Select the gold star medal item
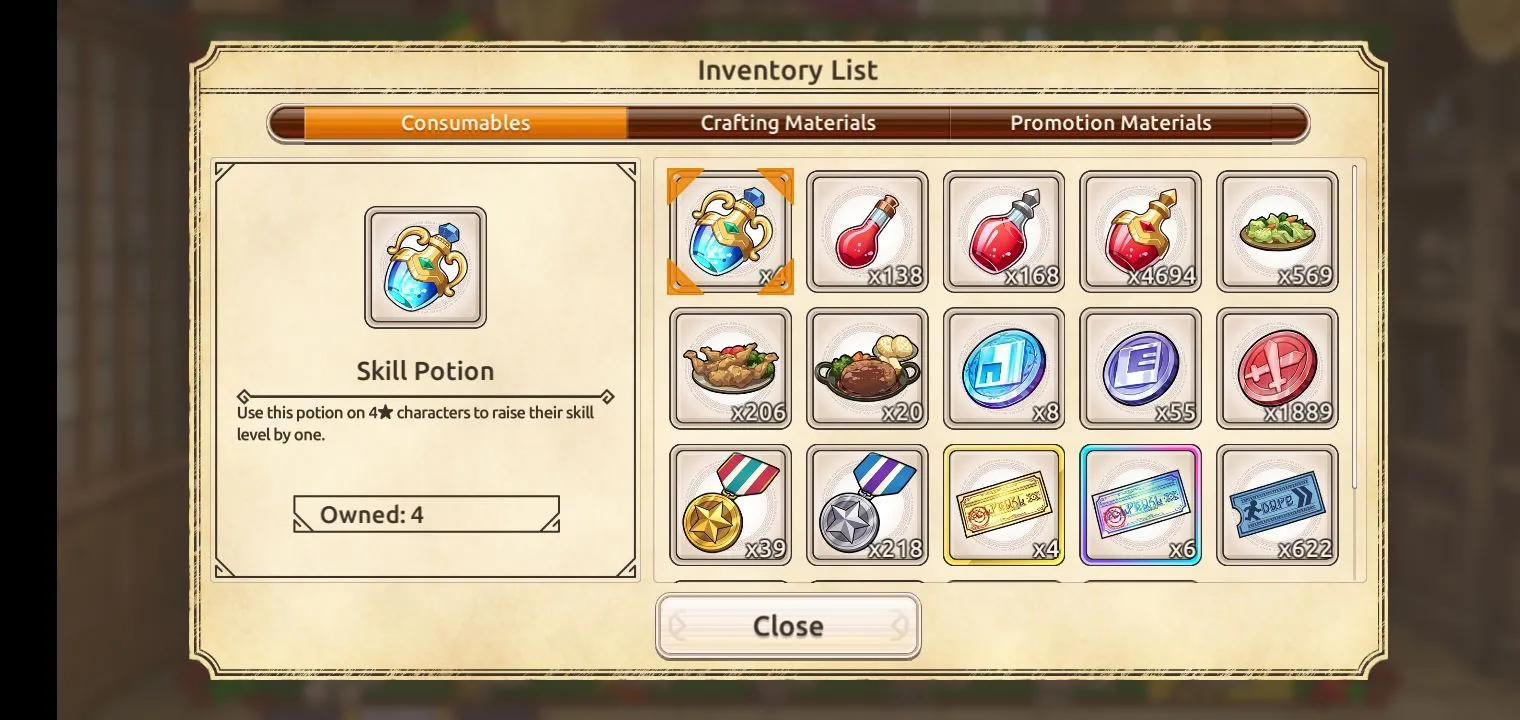Viewport: 1520px width, 720px height. [730, 505]
